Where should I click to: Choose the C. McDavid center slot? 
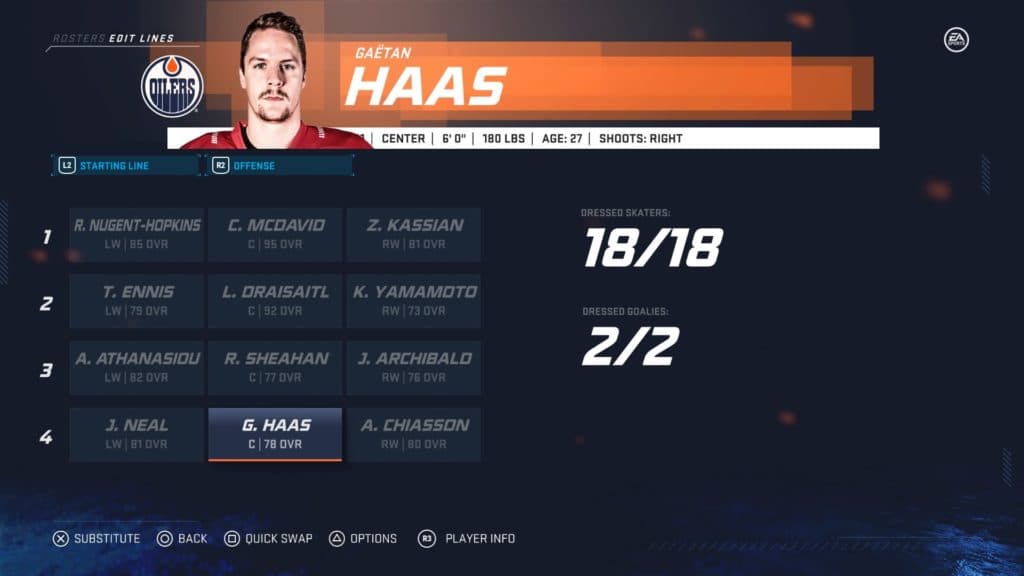275,235
